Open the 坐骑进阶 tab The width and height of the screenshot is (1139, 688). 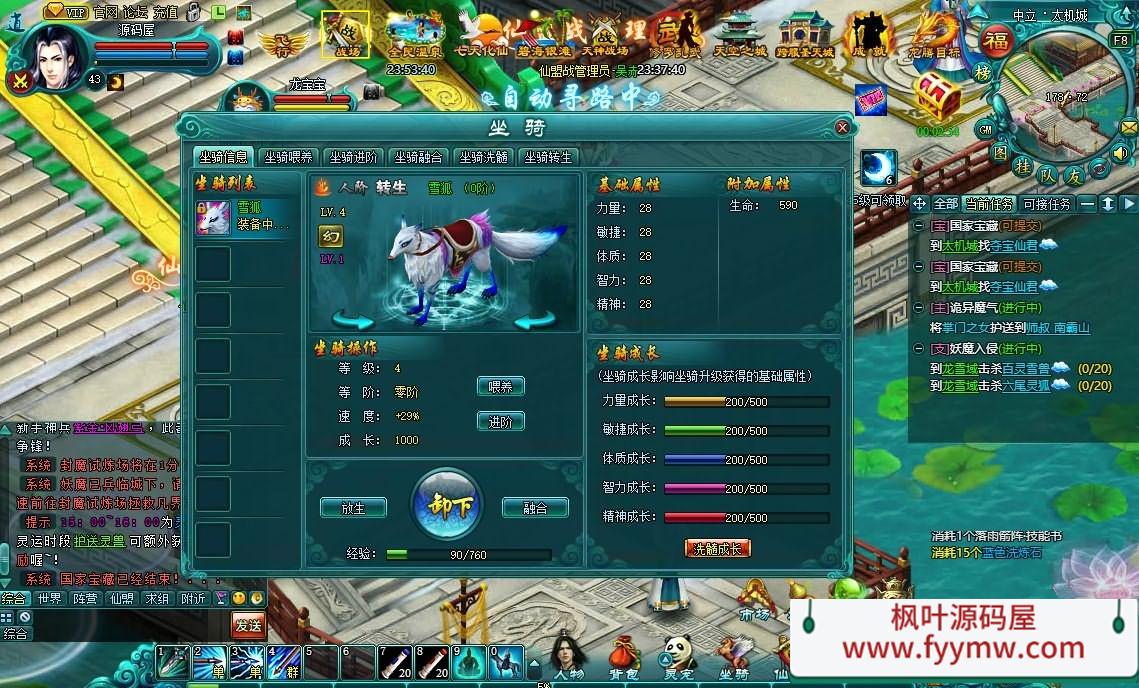point(353,157)
